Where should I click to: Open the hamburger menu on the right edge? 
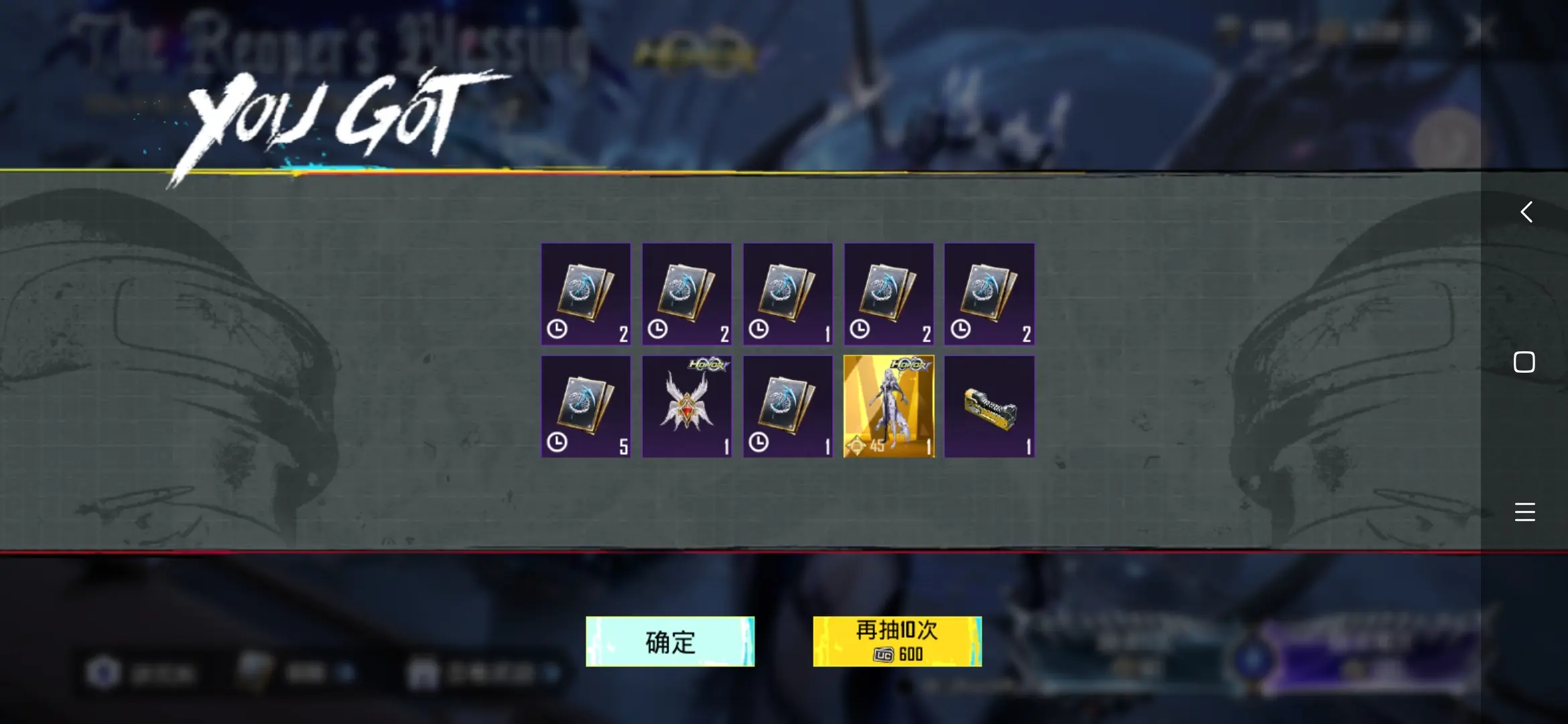click(x=1525, y=511)
